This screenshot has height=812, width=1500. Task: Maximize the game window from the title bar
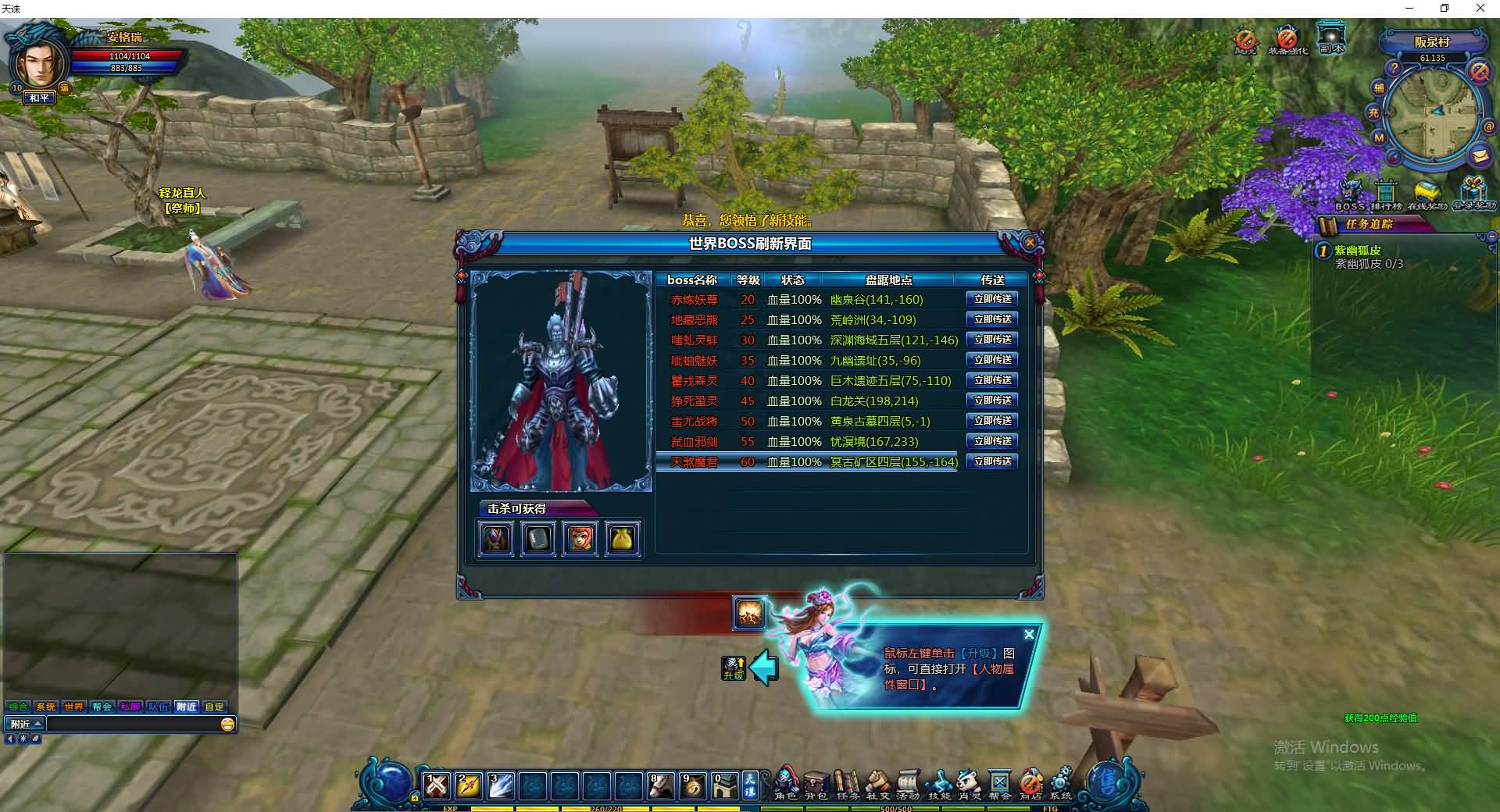pyautogui.click(x=1445, y=9)
